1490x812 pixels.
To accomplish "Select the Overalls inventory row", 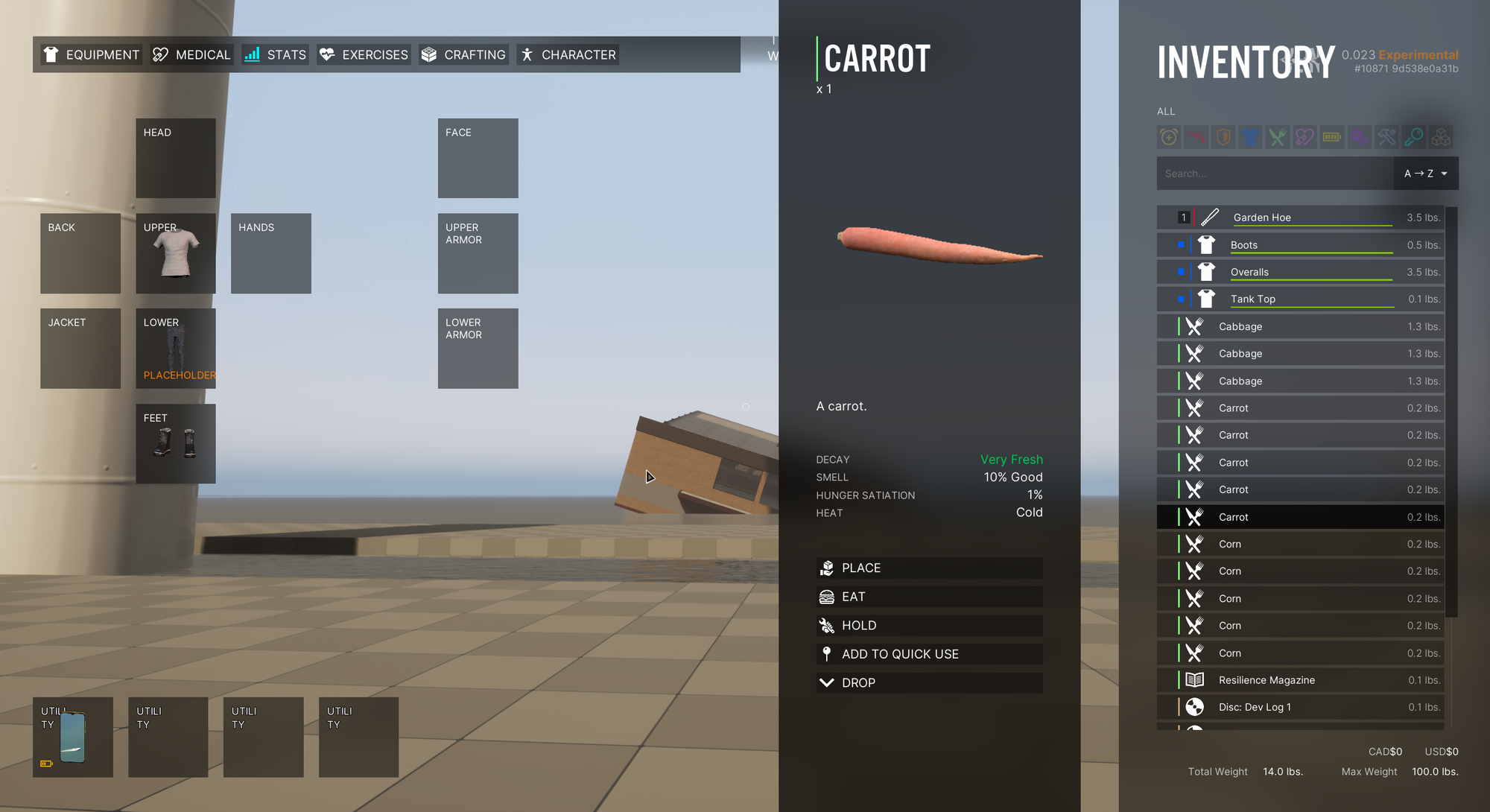I will (x=1300, y=272).
